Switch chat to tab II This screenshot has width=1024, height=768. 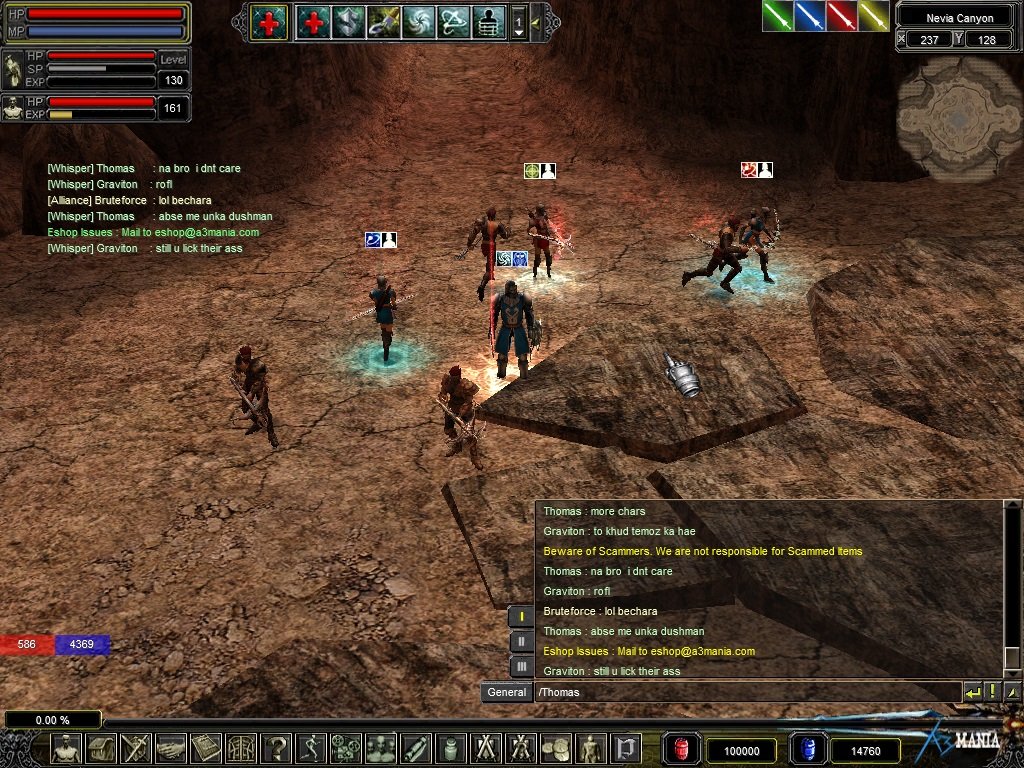pyautogui.click(x=521, y=642)
